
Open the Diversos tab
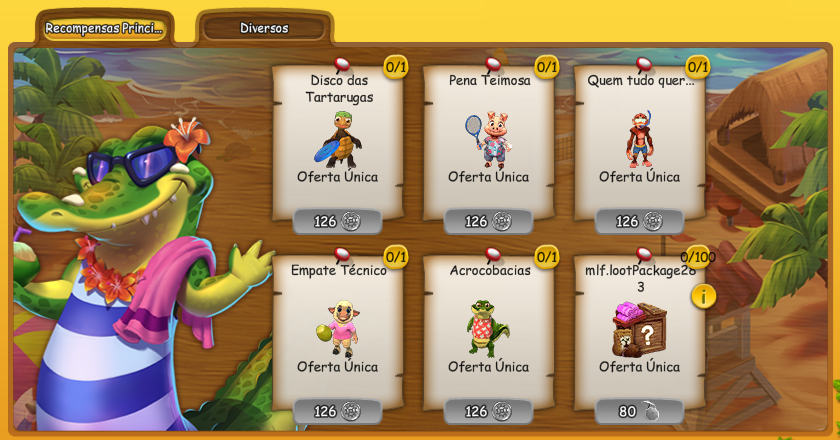pyautogui.click(x=264, y=28)
